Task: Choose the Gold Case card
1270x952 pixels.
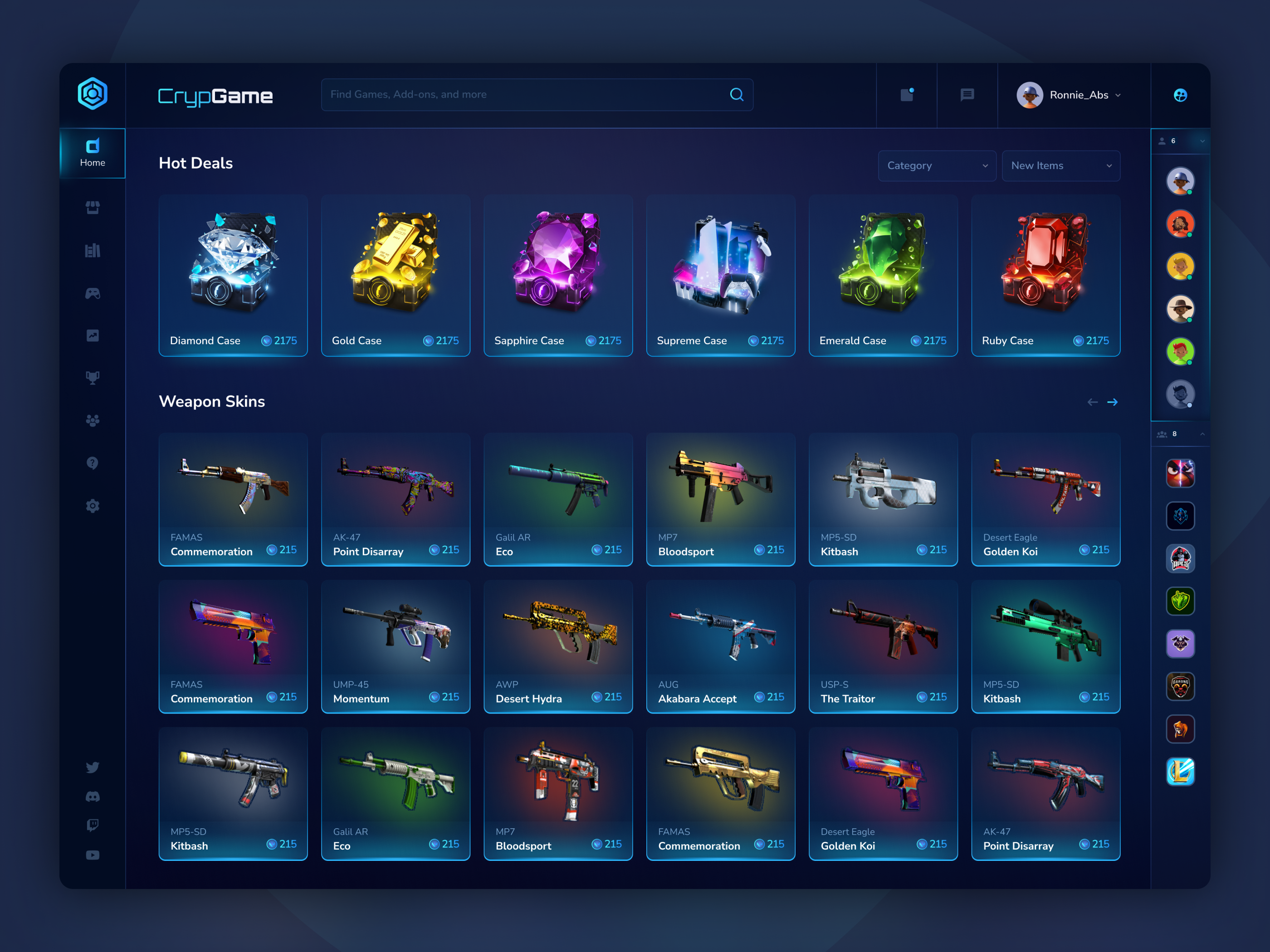Action: pos(396,276)
